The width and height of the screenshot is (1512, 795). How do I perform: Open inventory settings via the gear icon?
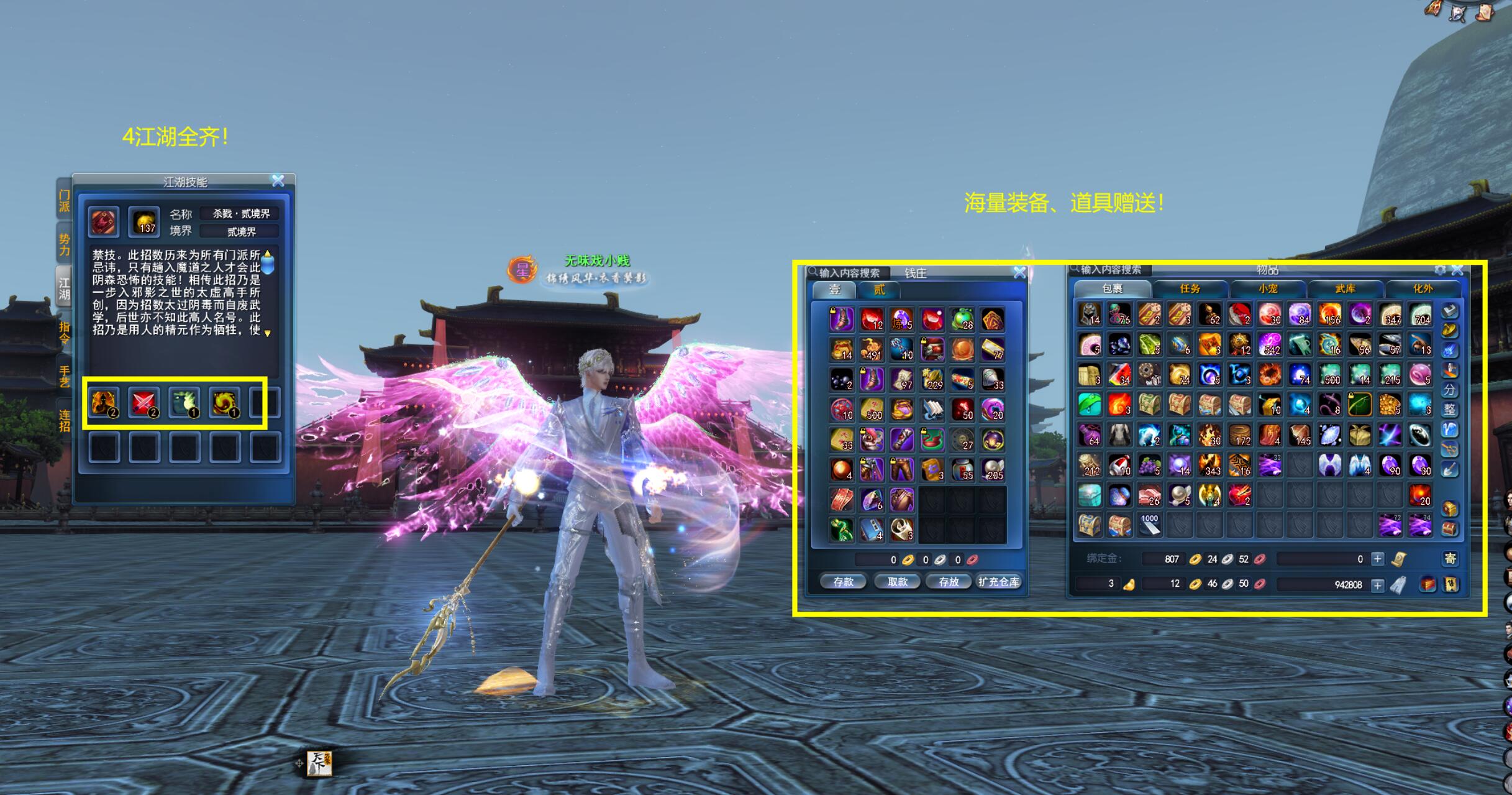pyautogui.click(x=1440, y=270)
